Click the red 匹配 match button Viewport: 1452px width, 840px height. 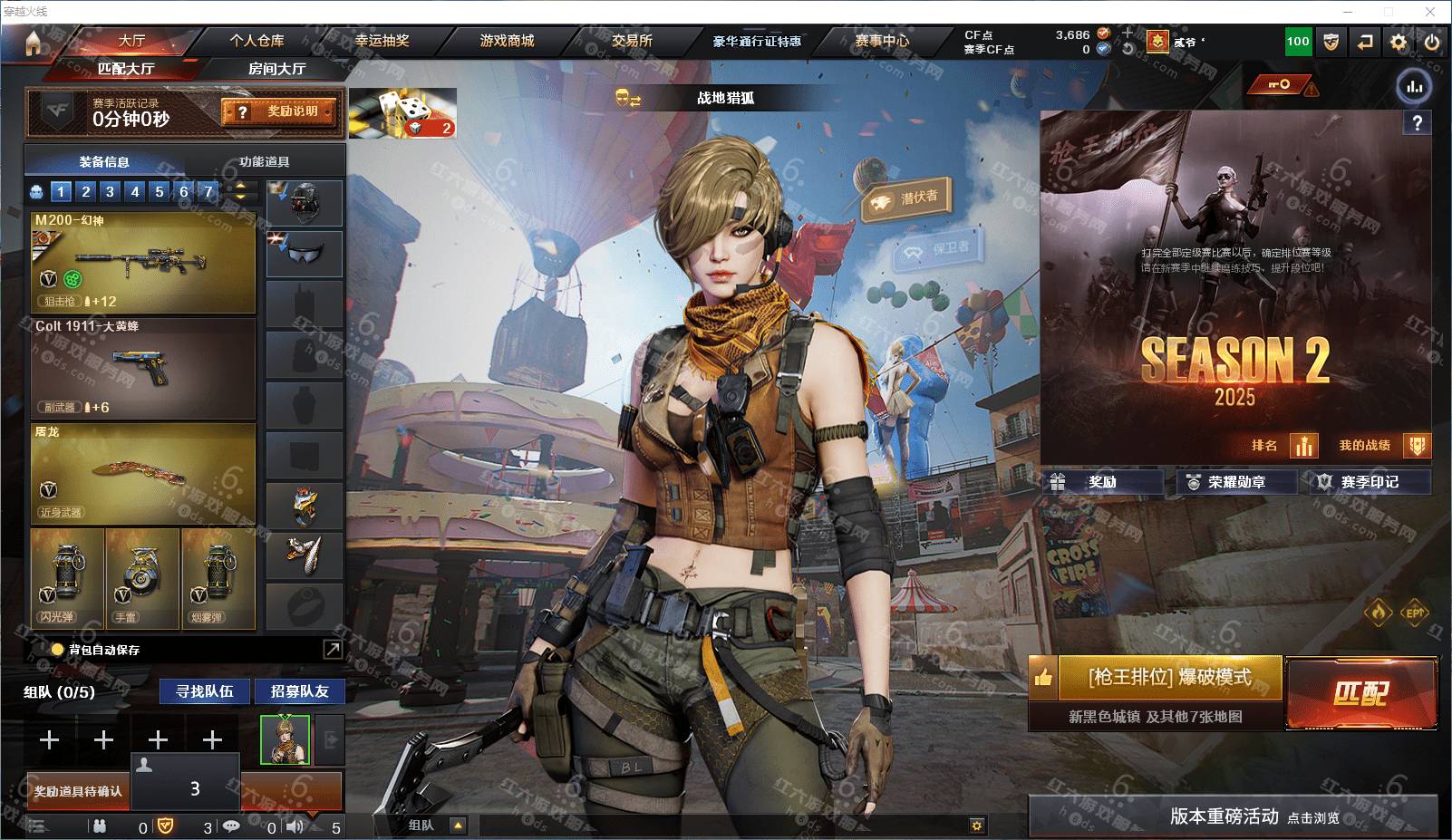tap(1360, 693)
